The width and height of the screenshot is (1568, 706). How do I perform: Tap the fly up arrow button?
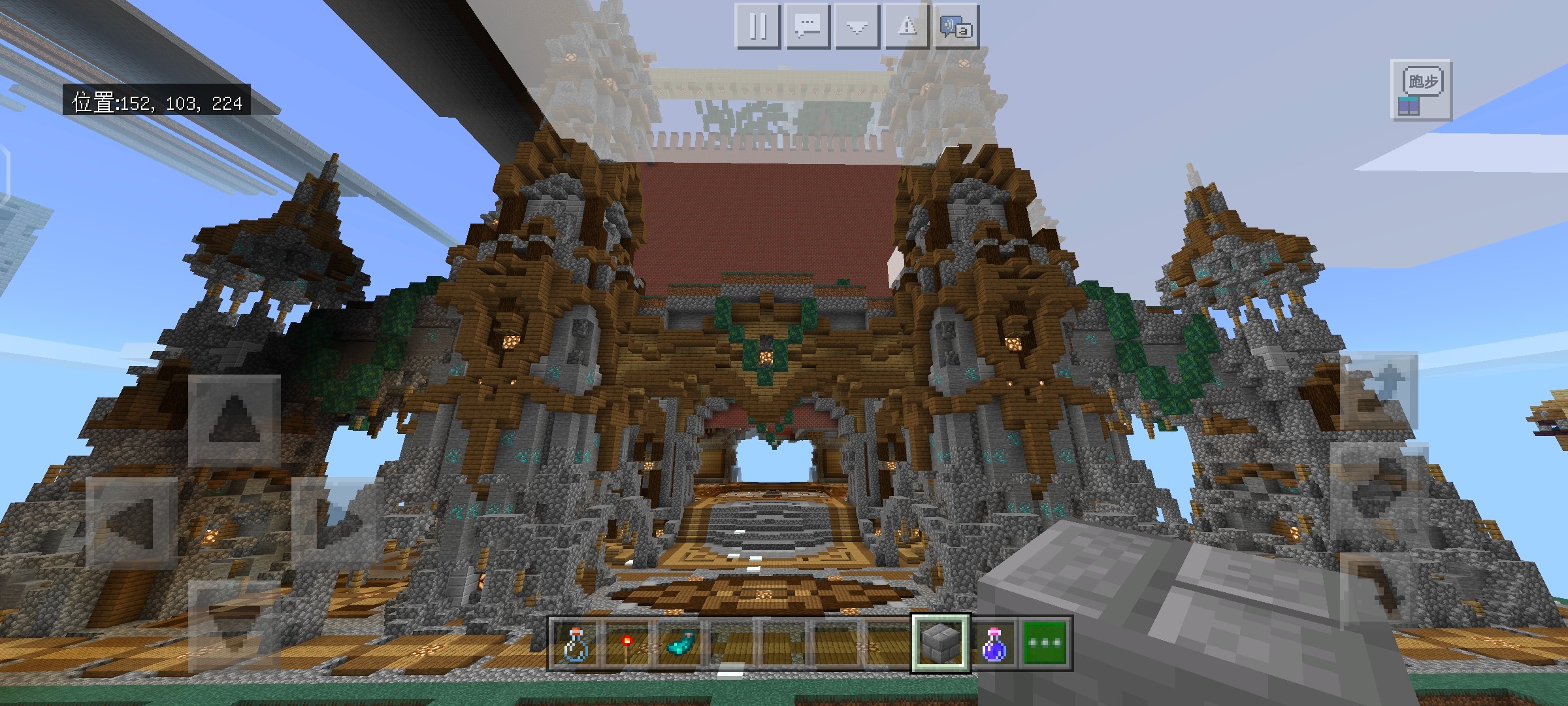pyautogui.click(x=1379, y=391)
